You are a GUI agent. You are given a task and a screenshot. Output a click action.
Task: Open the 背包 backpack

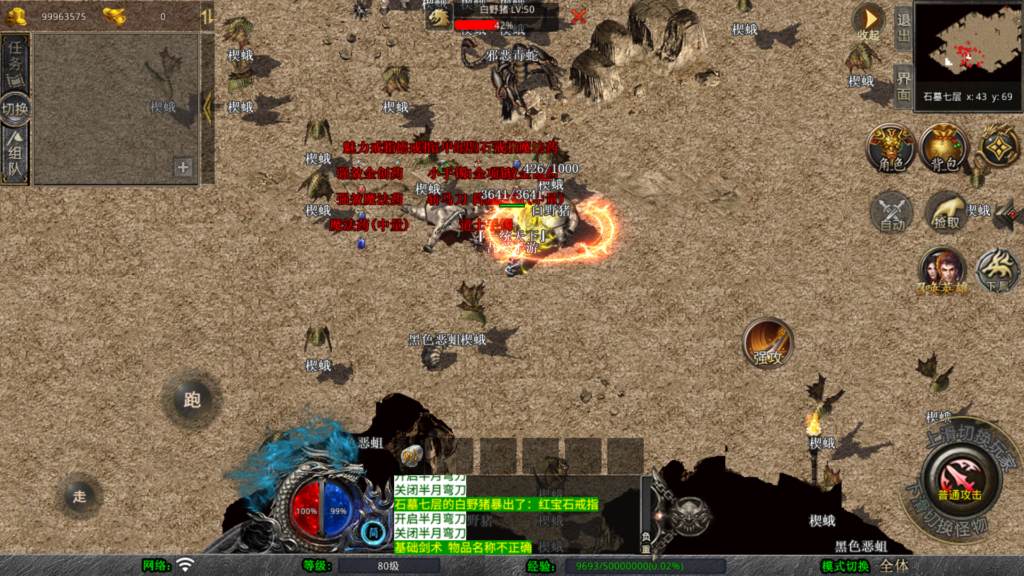tap(944, 148)
